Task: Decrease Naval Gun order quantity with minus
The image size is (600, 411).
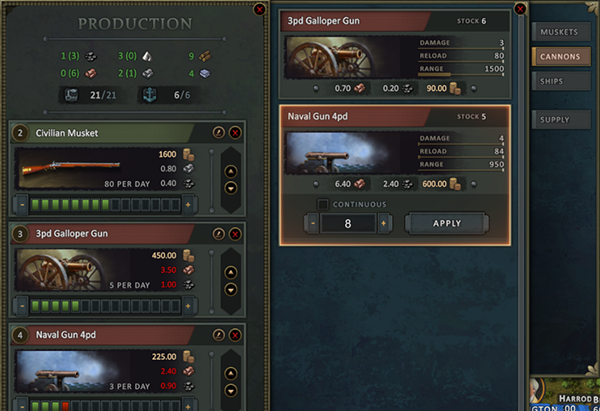Action: point(314,223)
